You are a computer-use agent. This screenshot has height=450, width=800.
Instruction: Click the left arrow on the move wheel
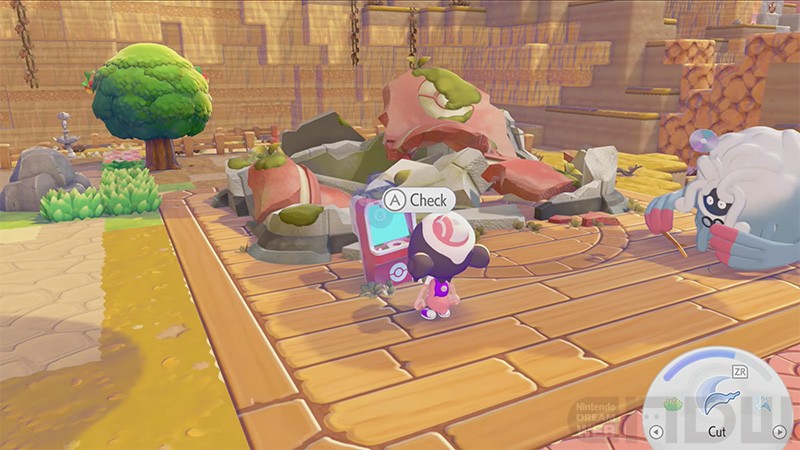[x=657, y=432]
